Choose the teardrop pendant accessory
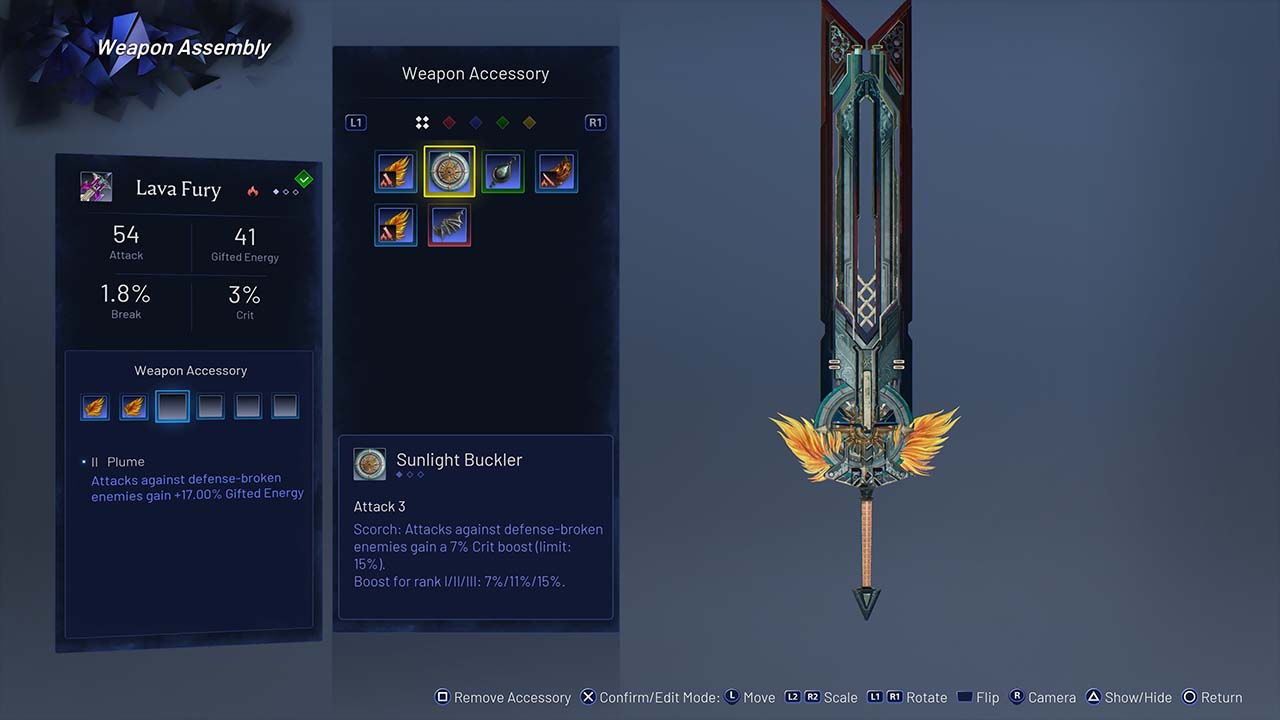 (x=503, y=172)
